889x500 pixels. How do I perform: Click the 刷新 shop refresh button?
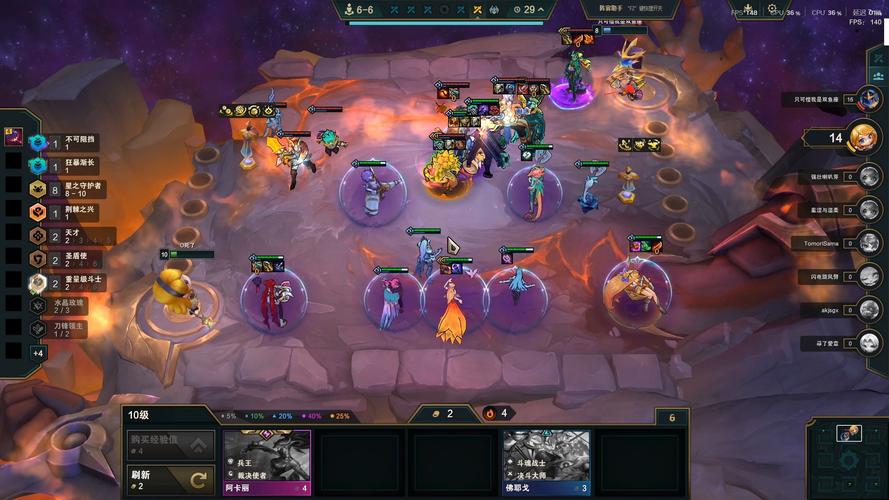[170, 479]
